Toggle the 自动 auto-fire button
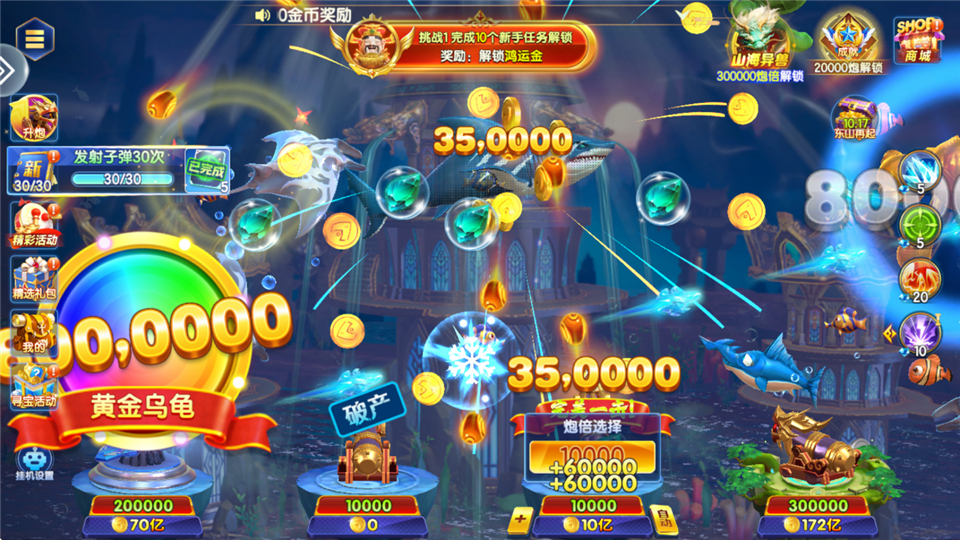The image size is (960, 540). 661,517
